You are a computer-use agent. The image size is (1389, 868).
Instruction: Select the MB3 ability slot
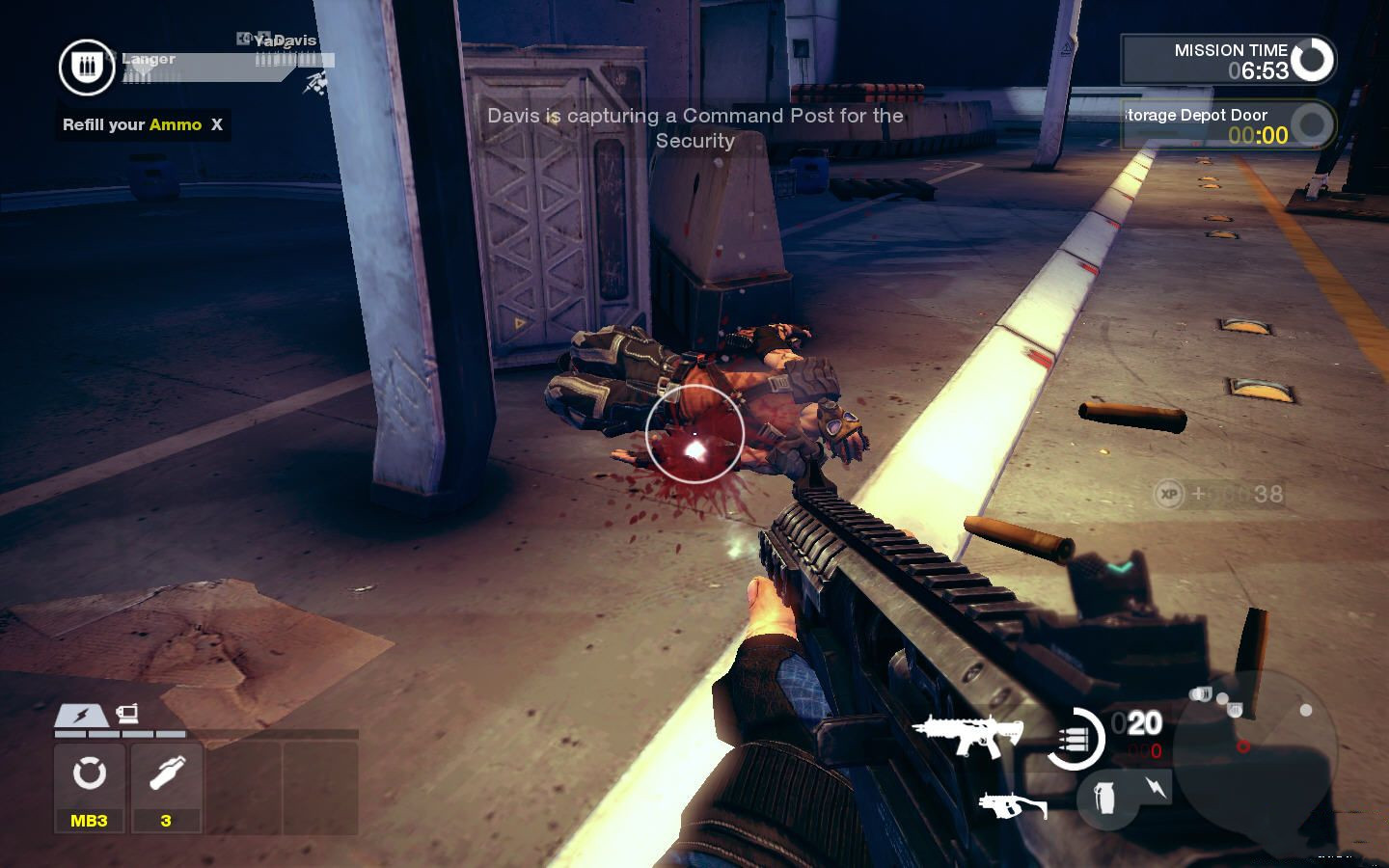89,787
